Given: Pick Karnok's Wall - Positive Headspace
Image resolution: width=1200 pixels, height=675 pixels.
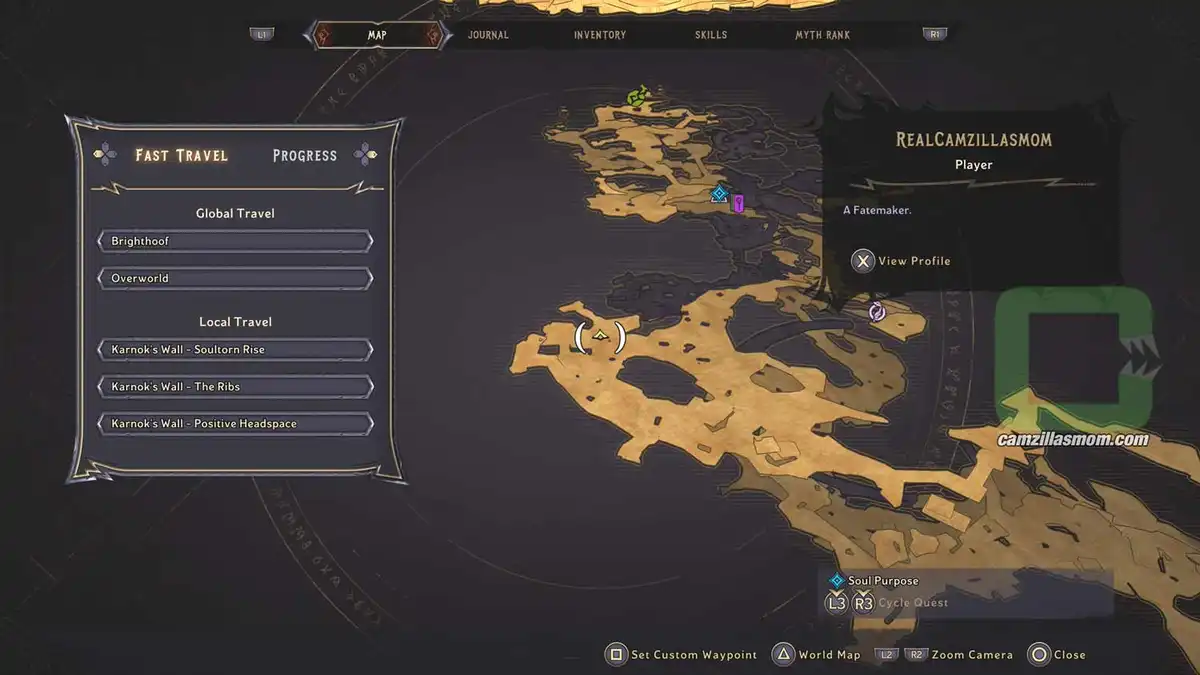Looking at the screenshot, I should point(235,424).
